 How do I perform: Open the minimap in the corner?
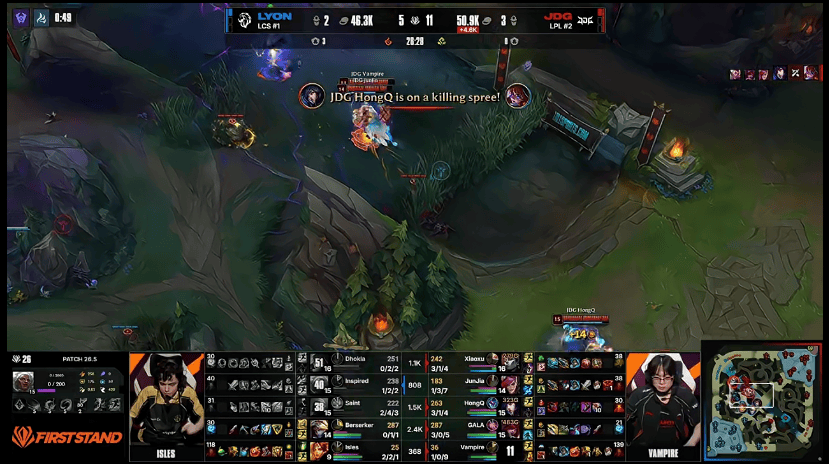[x=764, y=401]
